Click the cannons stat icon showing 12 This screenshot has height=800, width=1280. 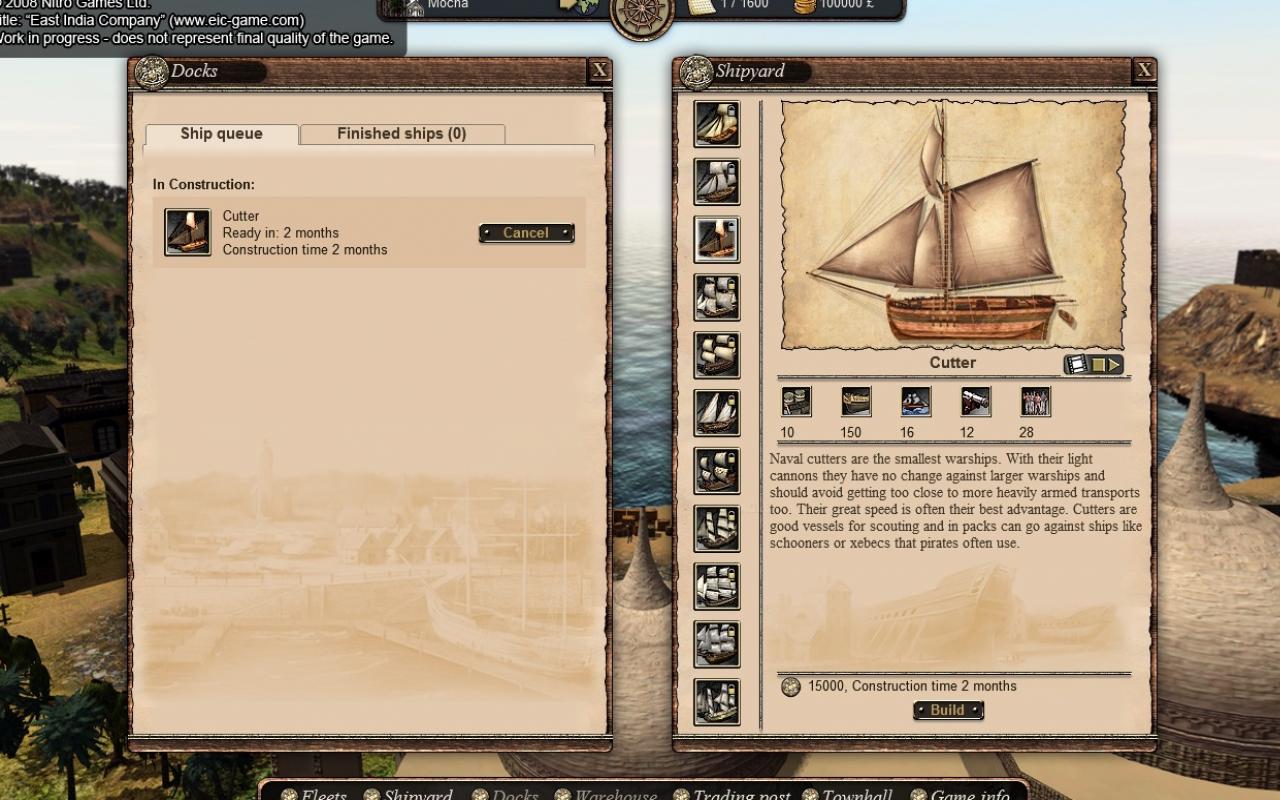point(975,401)
